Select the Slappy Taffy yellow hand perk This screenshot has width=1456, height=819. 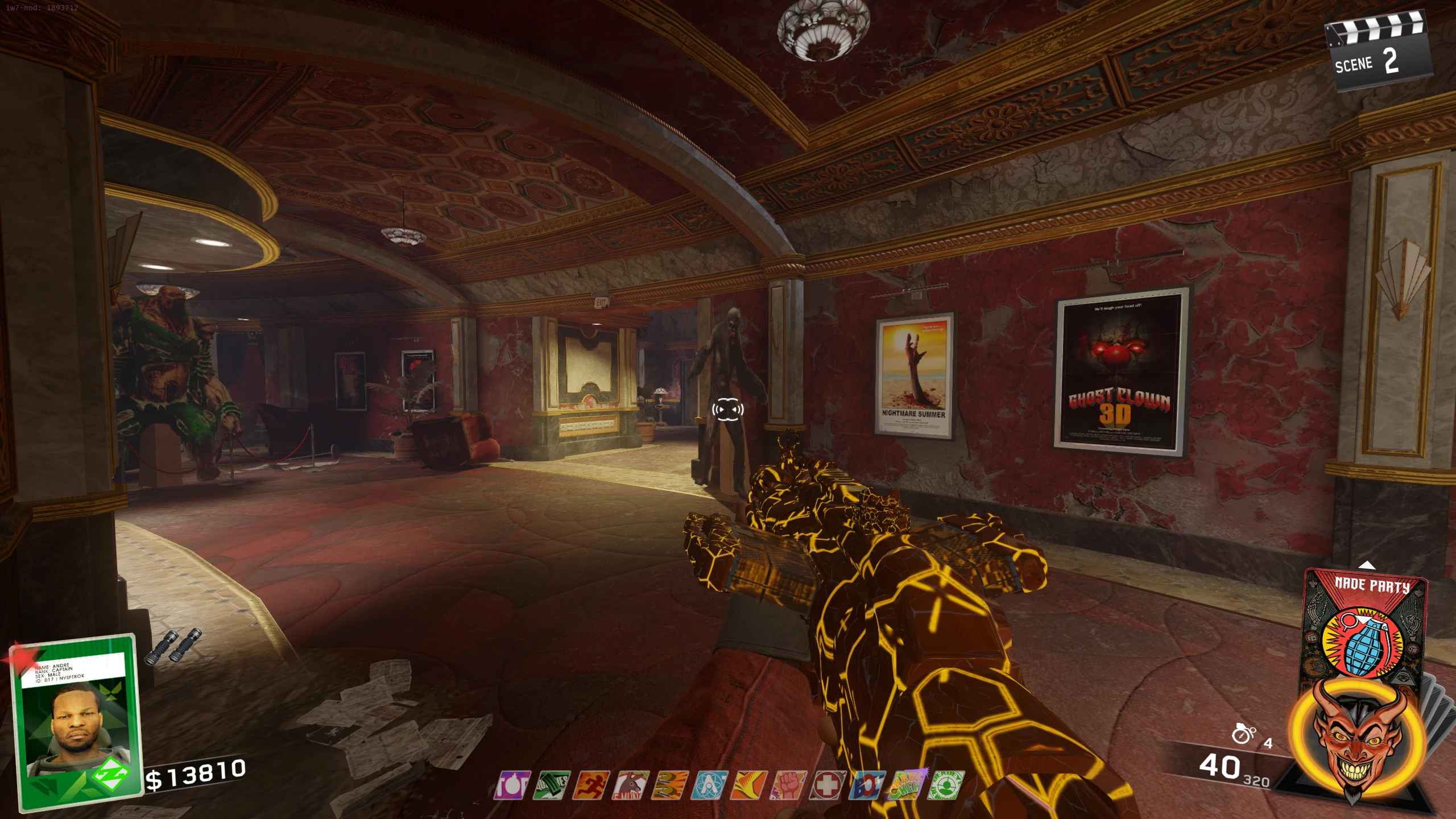coord(749,785)
